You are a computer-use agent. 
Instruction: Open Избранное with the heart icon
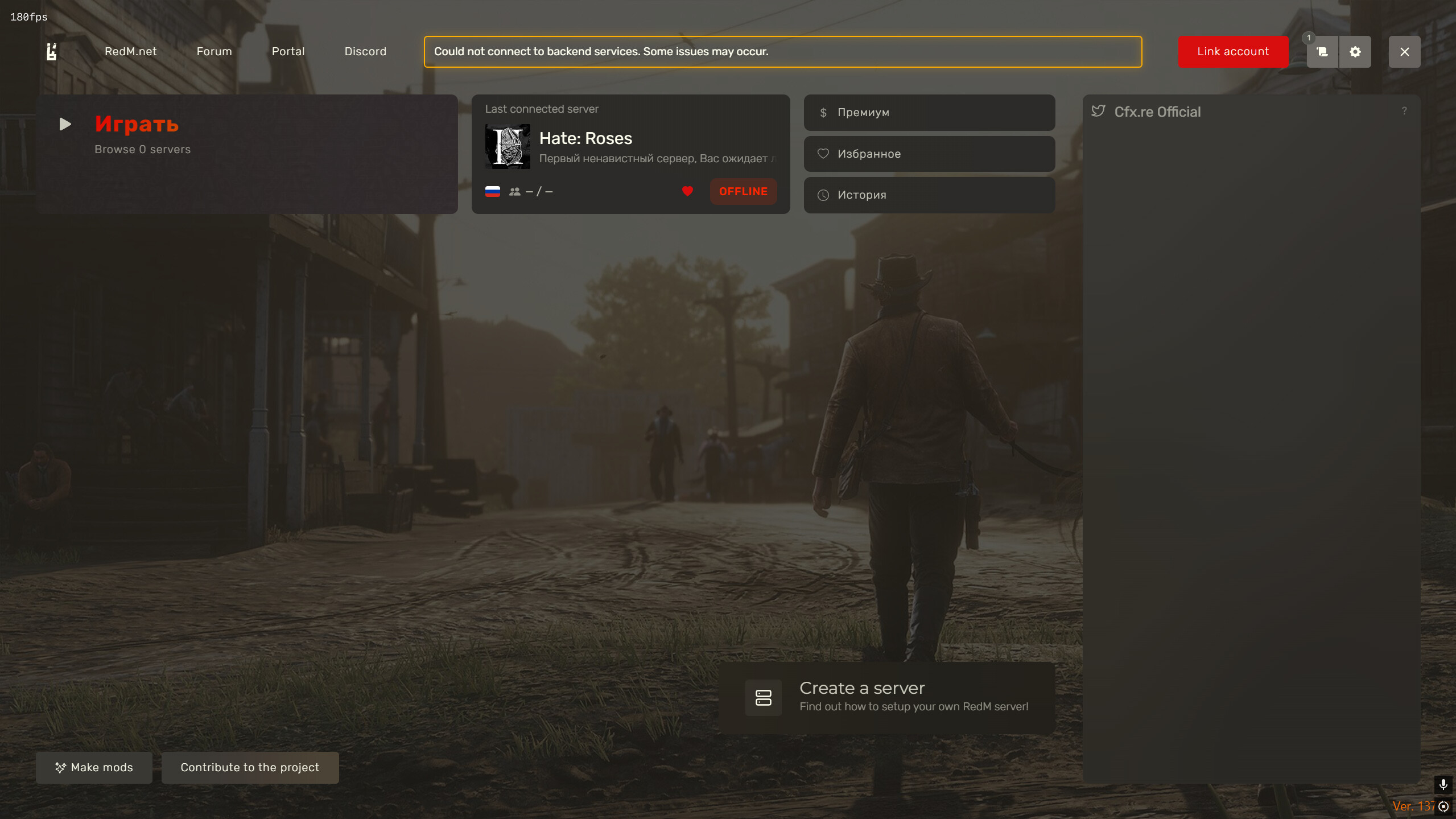point(929,154)
